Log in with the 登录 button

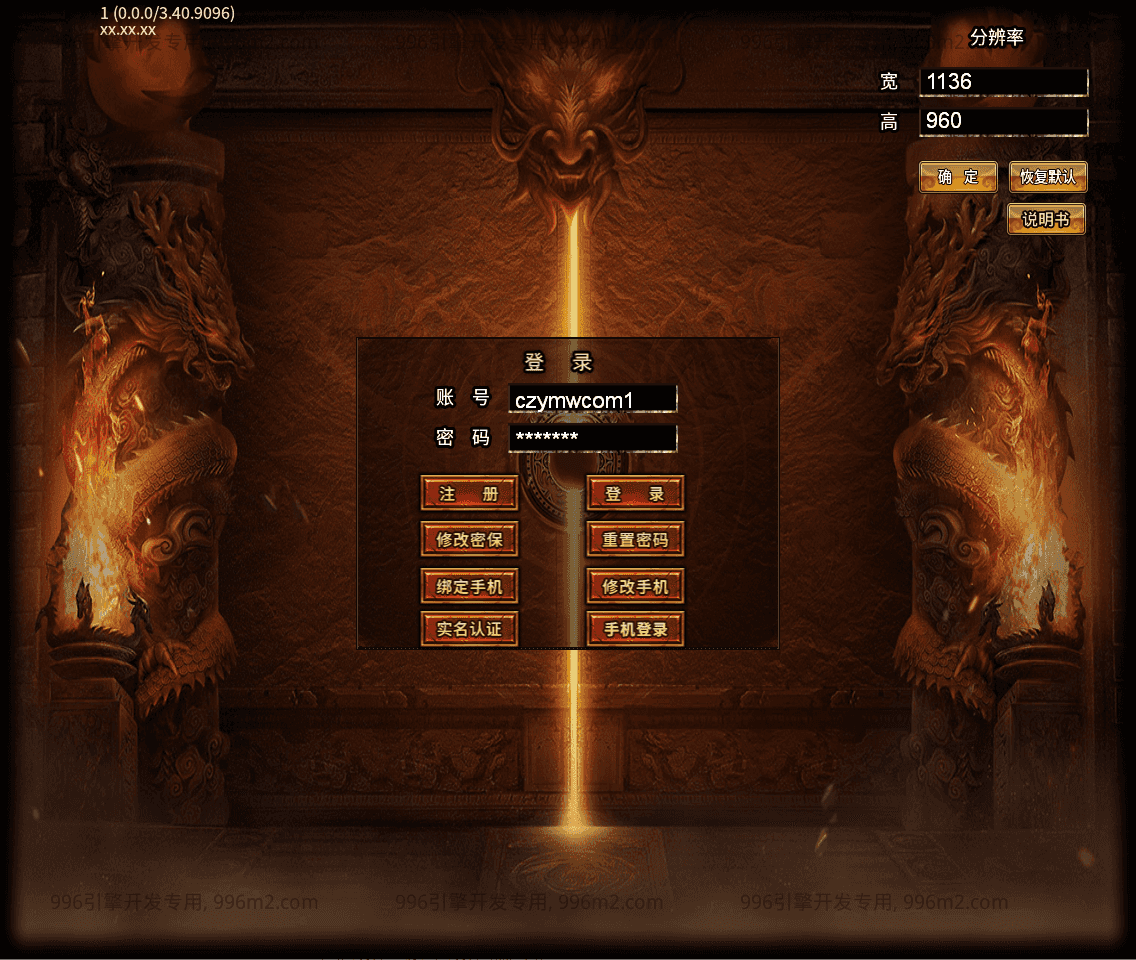(635, 494)
